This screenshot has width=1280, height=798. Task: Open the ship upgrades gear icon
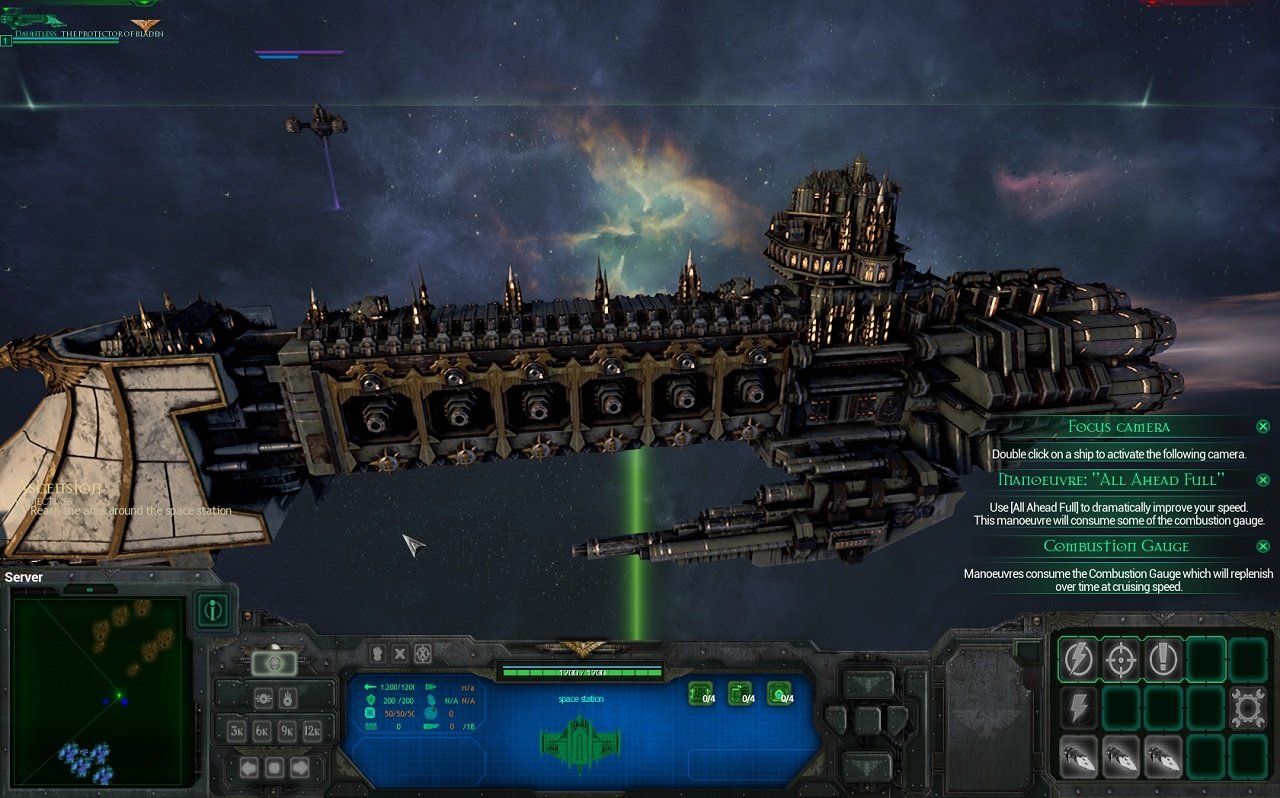pos(1247,708)
